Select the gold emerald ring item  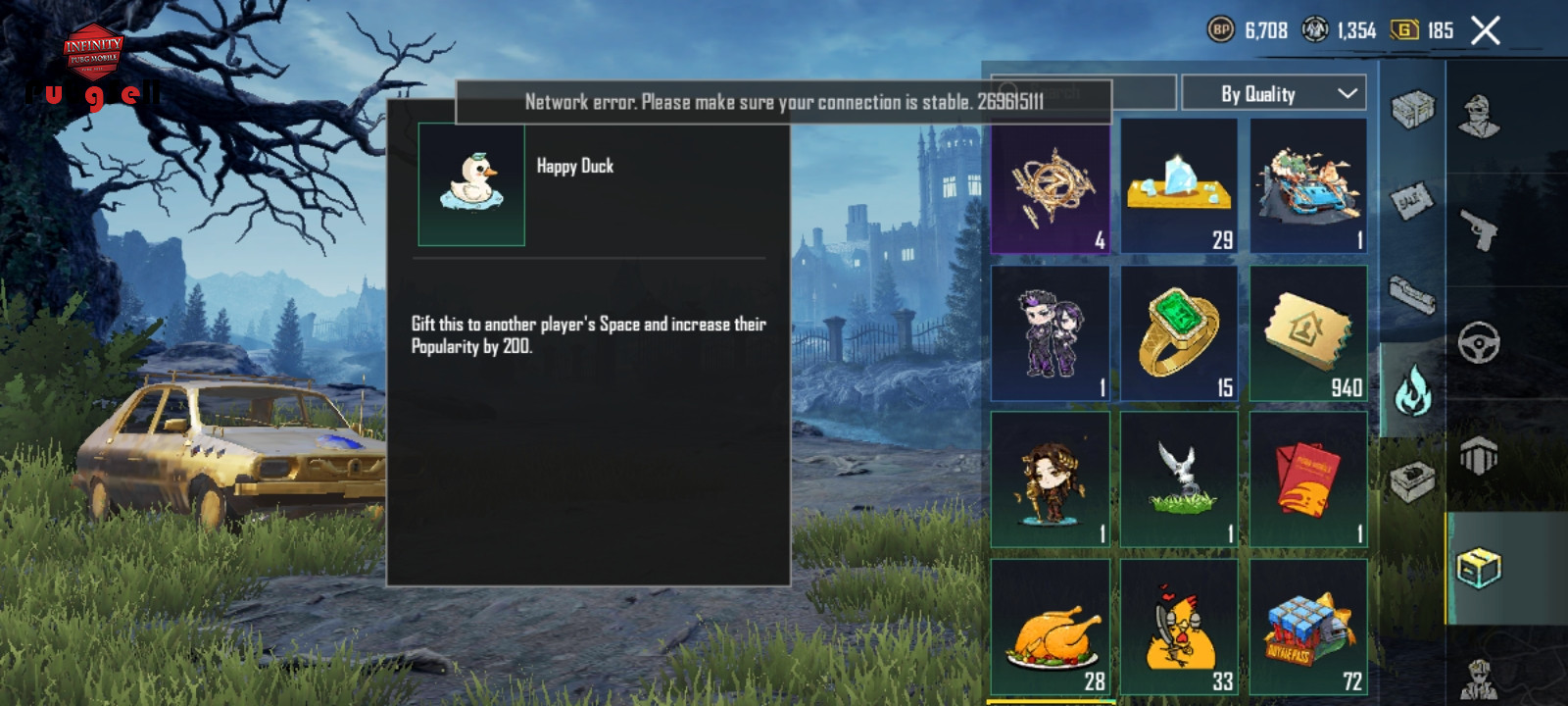point(1179,333)
